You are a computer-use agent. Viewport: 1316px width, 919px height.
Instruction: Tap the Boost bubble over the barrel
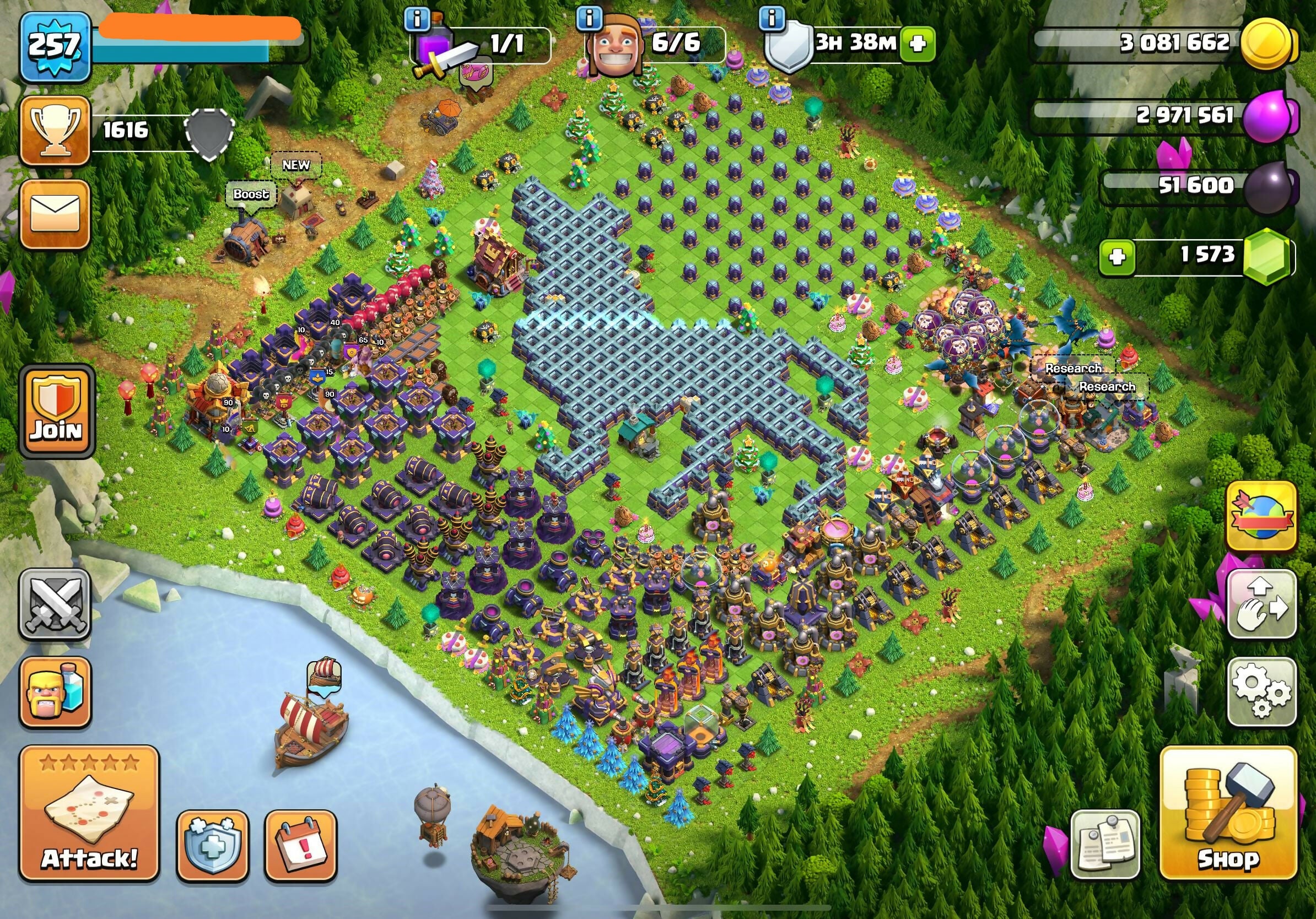coord(251,194)
